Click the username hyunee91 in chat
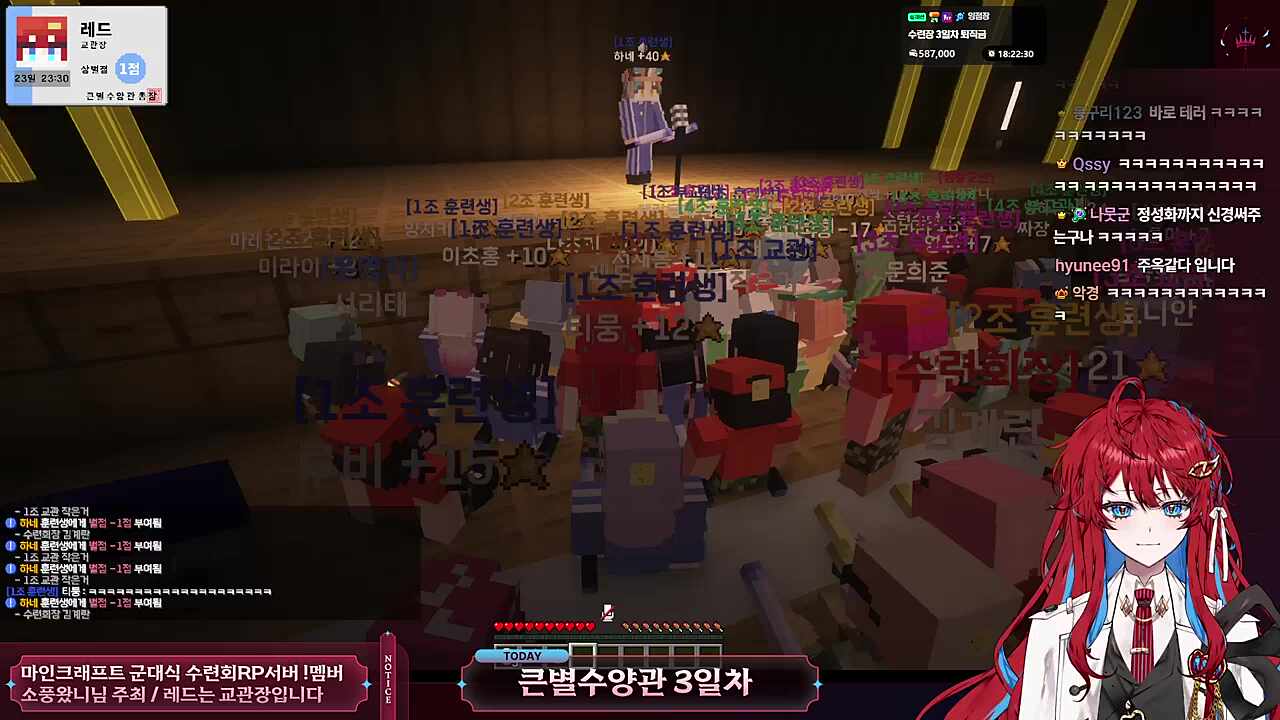Viewport: 1280px width, 720px height. (1093, 265)
